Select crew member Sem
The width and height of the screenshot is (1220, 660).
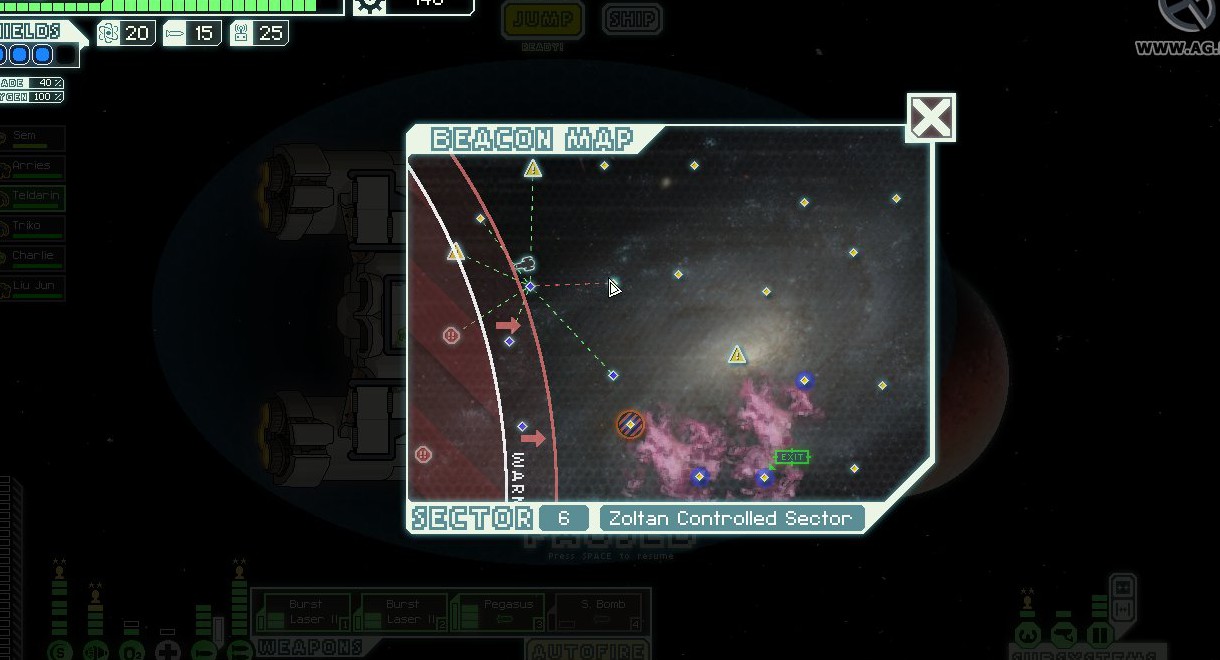click(34, 138)
